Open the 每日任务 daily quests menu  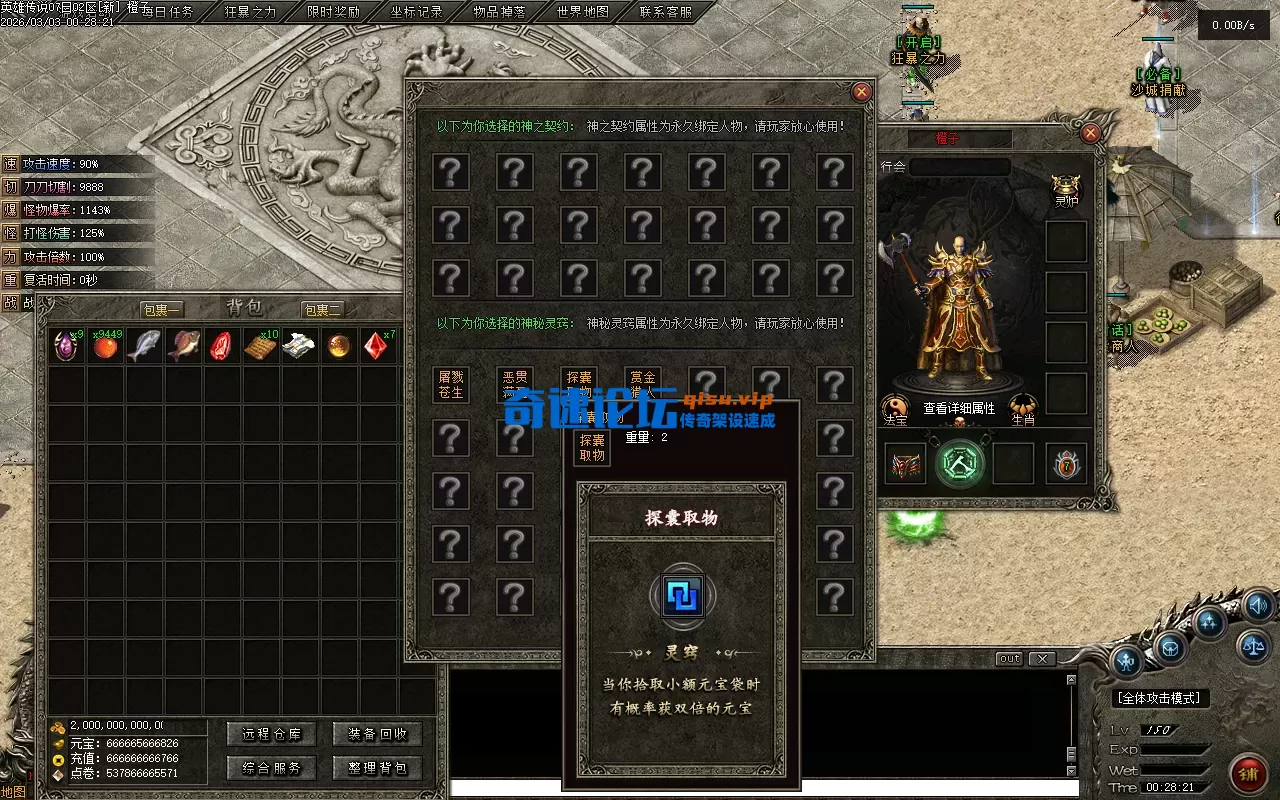coord(168,12)
